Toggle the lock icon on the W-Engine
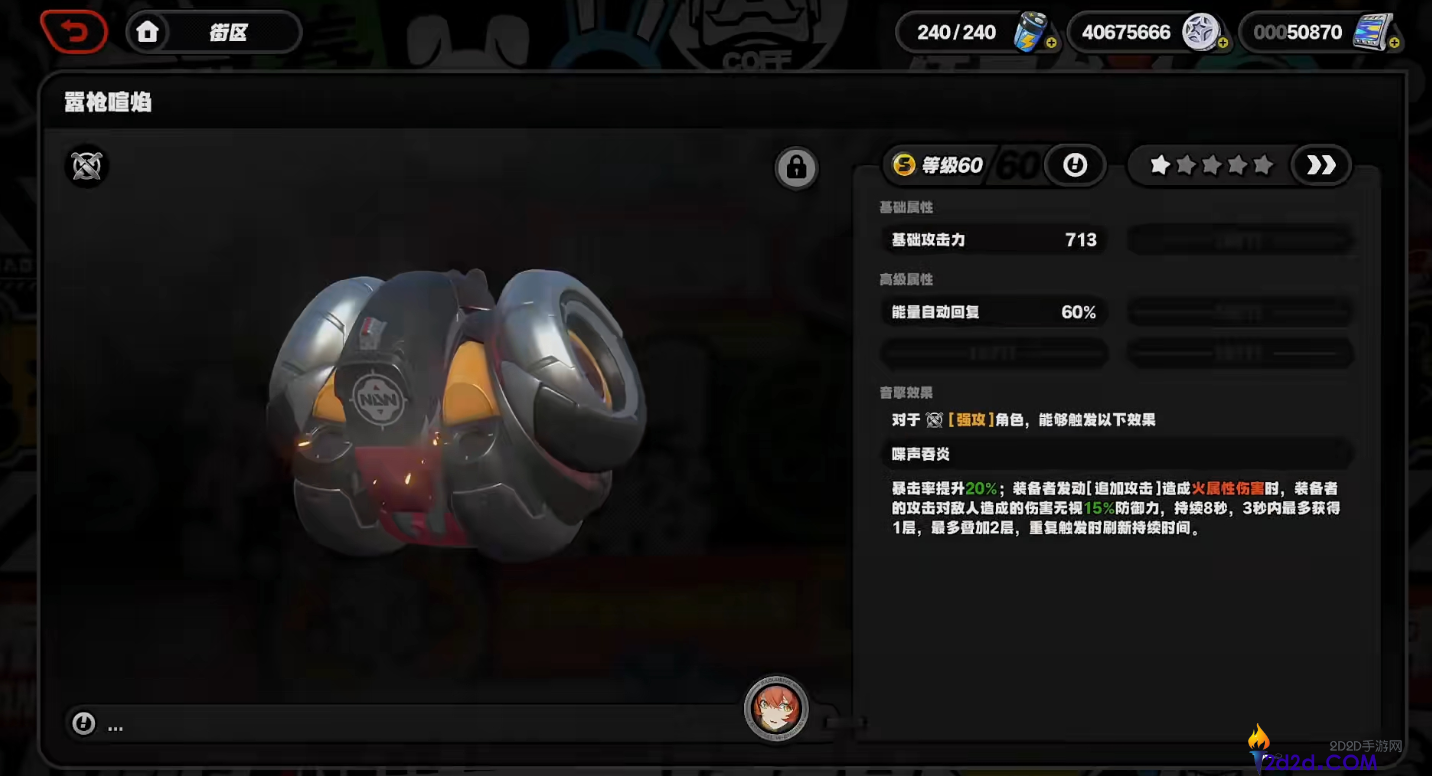 (796, 167)
